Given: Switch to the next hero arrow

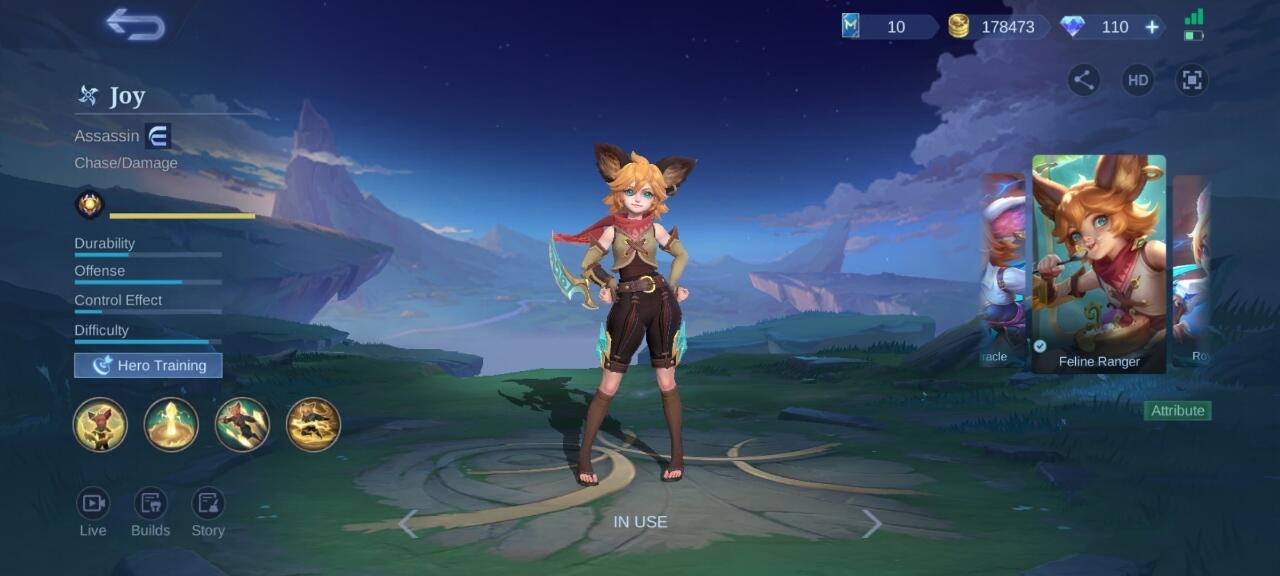Looking at the screenshot, I should click(872, 523).
